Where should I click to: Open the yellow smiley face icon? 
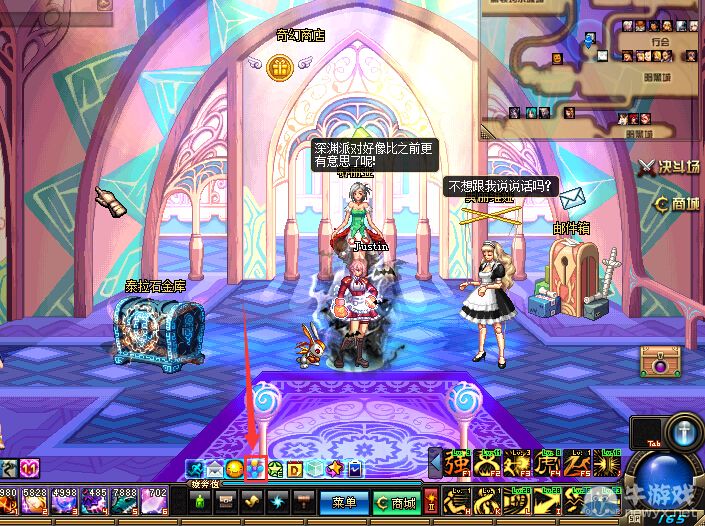coord(235,468)
